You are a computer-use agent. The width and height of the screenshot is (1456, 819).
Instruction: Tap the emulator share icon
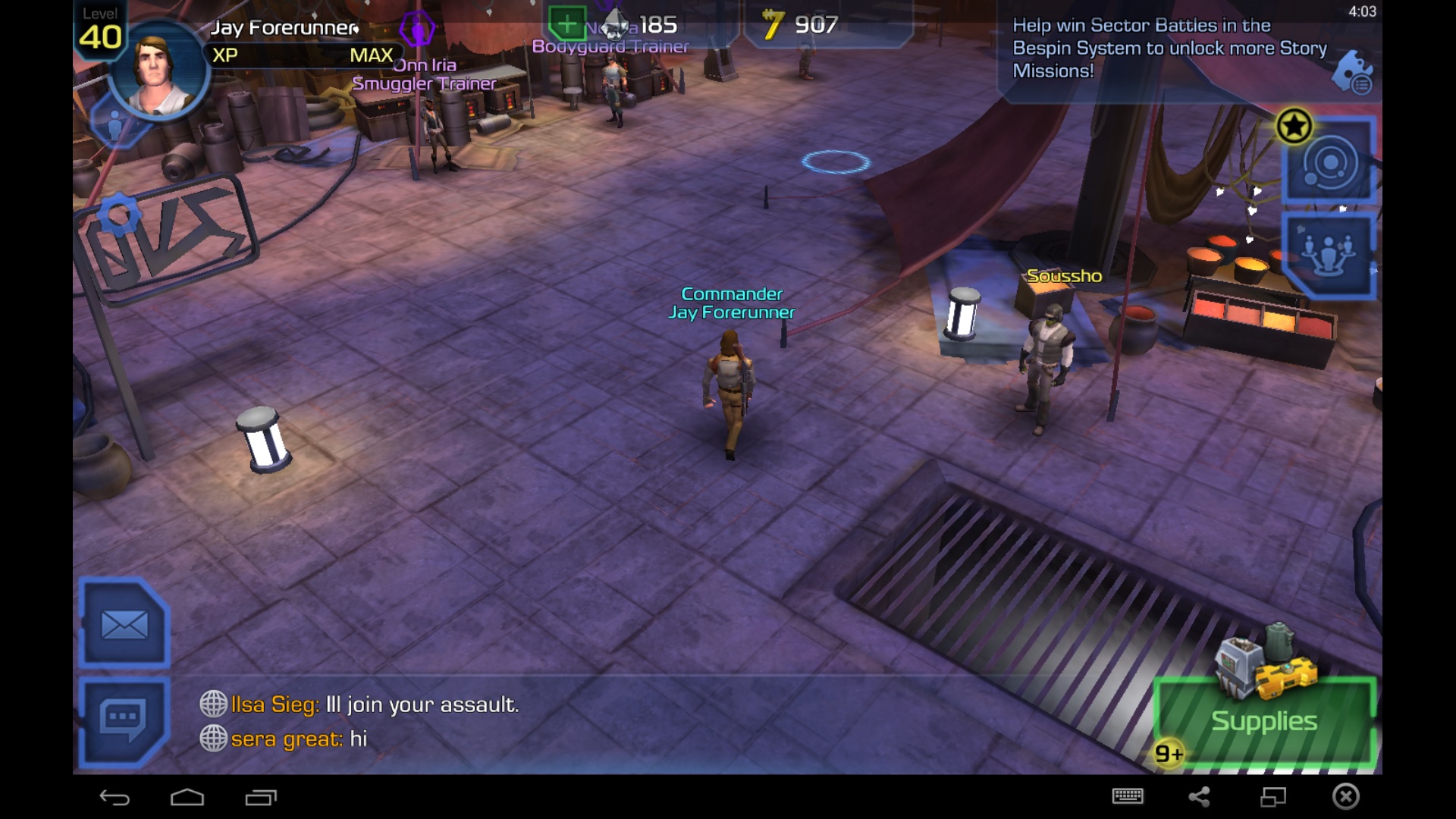pos(1199,796)
